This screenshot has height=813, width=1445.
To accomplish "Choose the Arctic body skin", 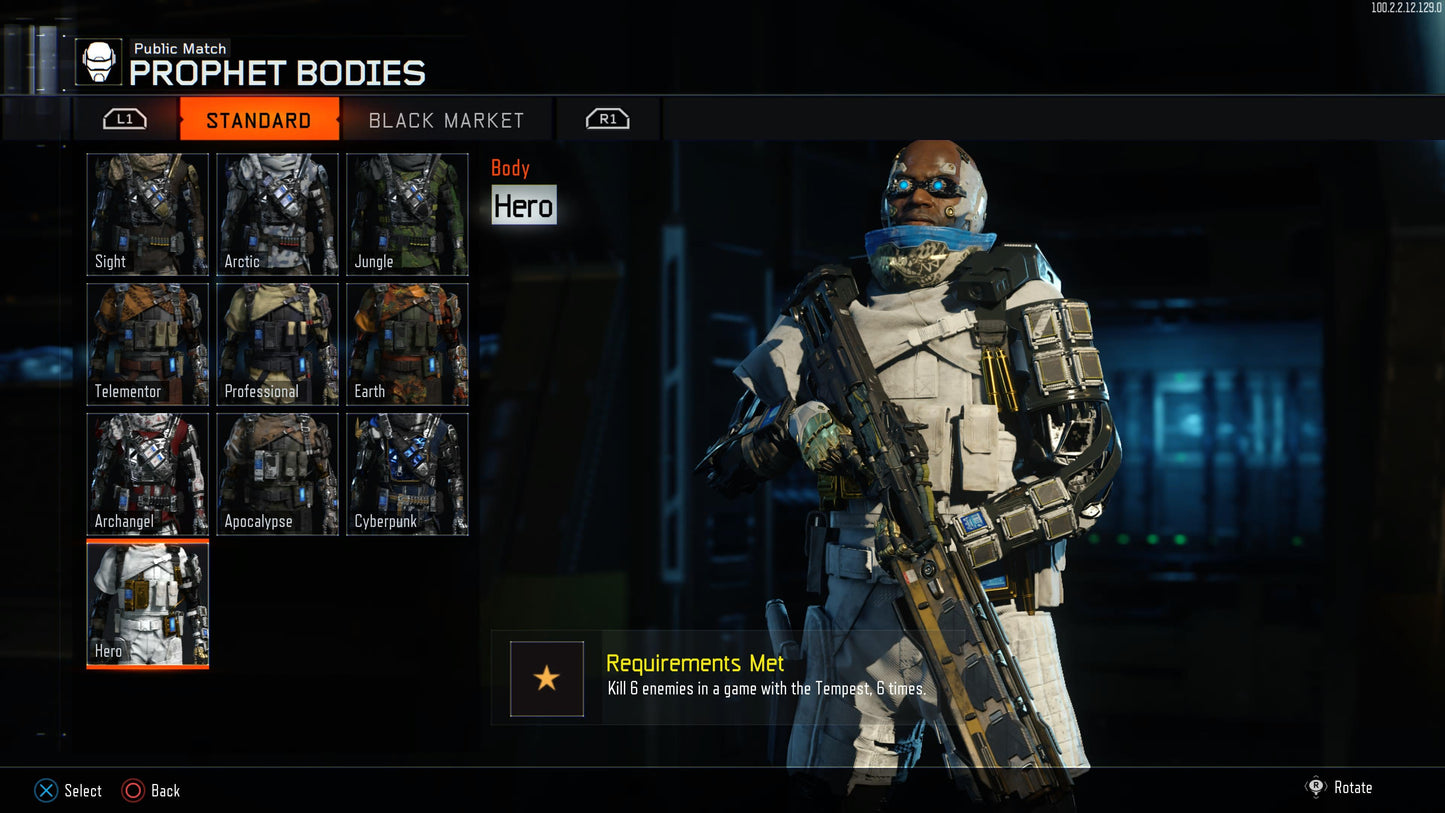I will (x=278, y=214).
